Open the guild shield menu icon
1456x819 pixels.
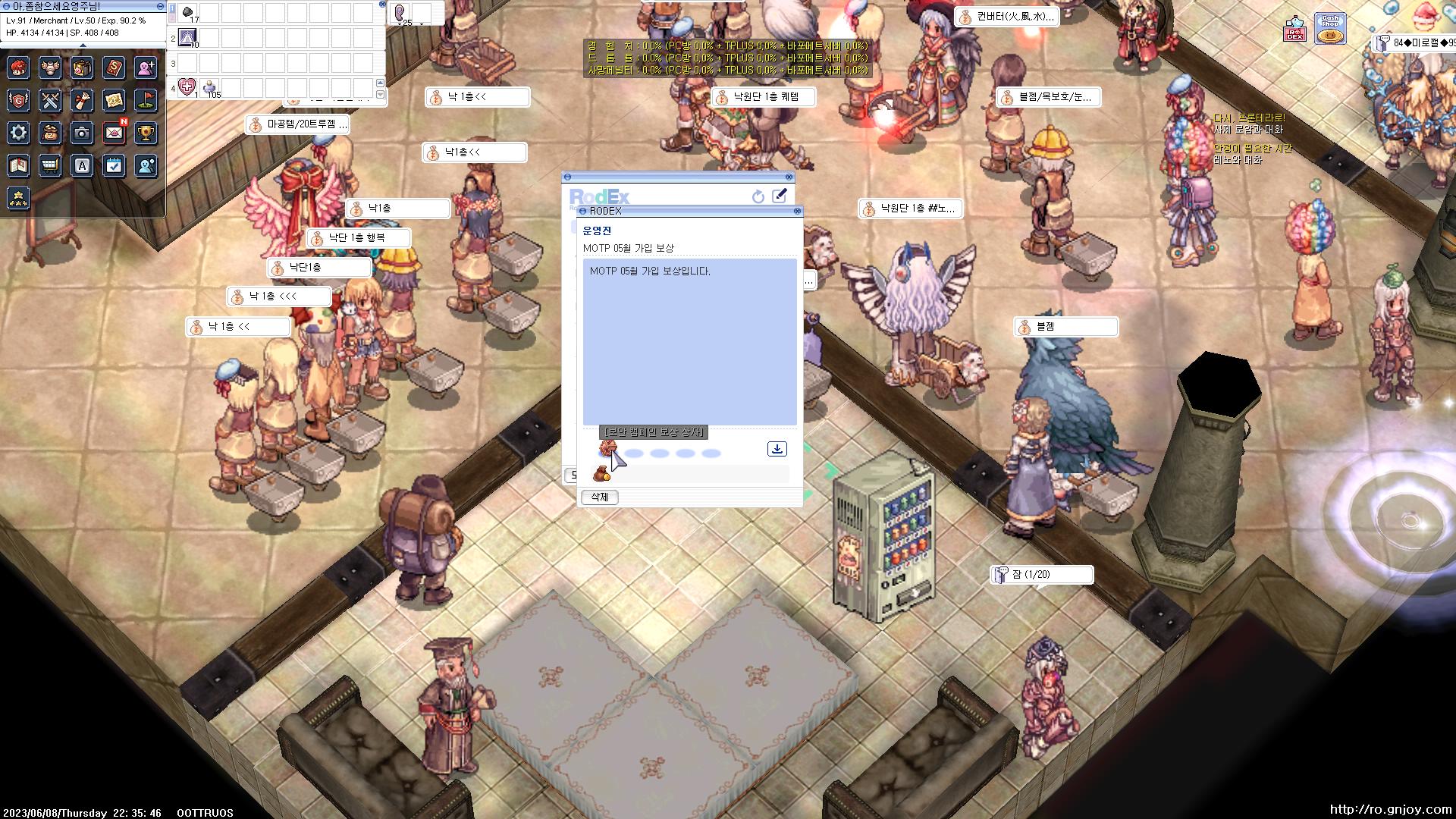[19, 100]
